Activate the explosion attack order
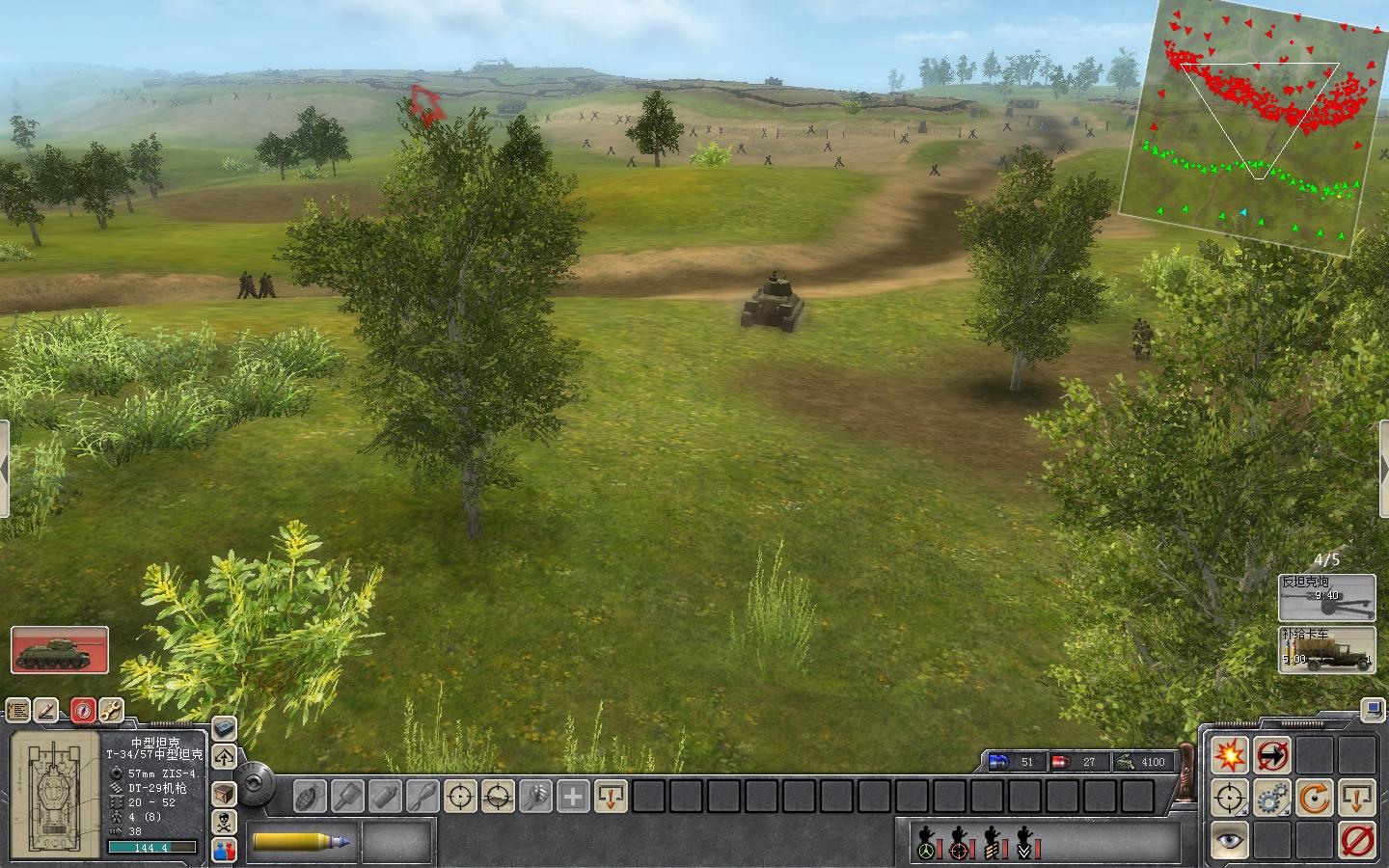The height and width of the screenshot is (868, 1389). pos(1230,755)
